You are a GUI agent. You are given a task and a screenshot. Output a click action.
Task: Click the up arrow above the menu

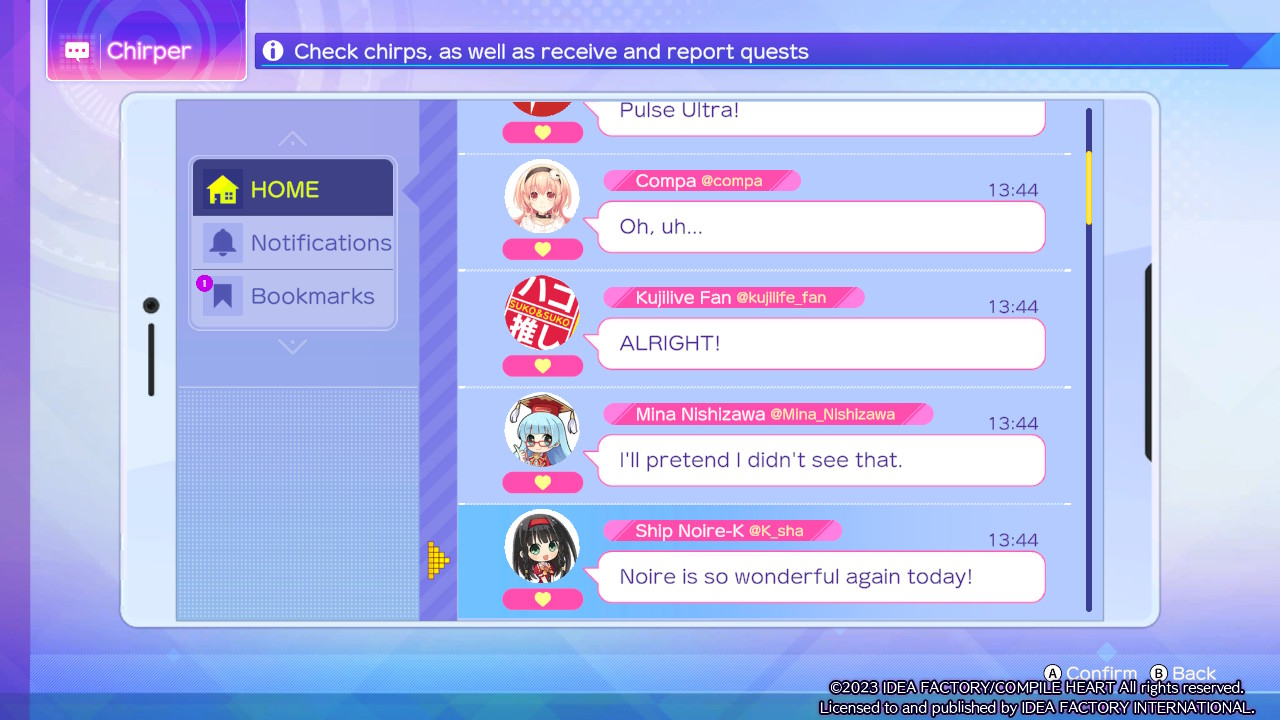click(292, 139)
